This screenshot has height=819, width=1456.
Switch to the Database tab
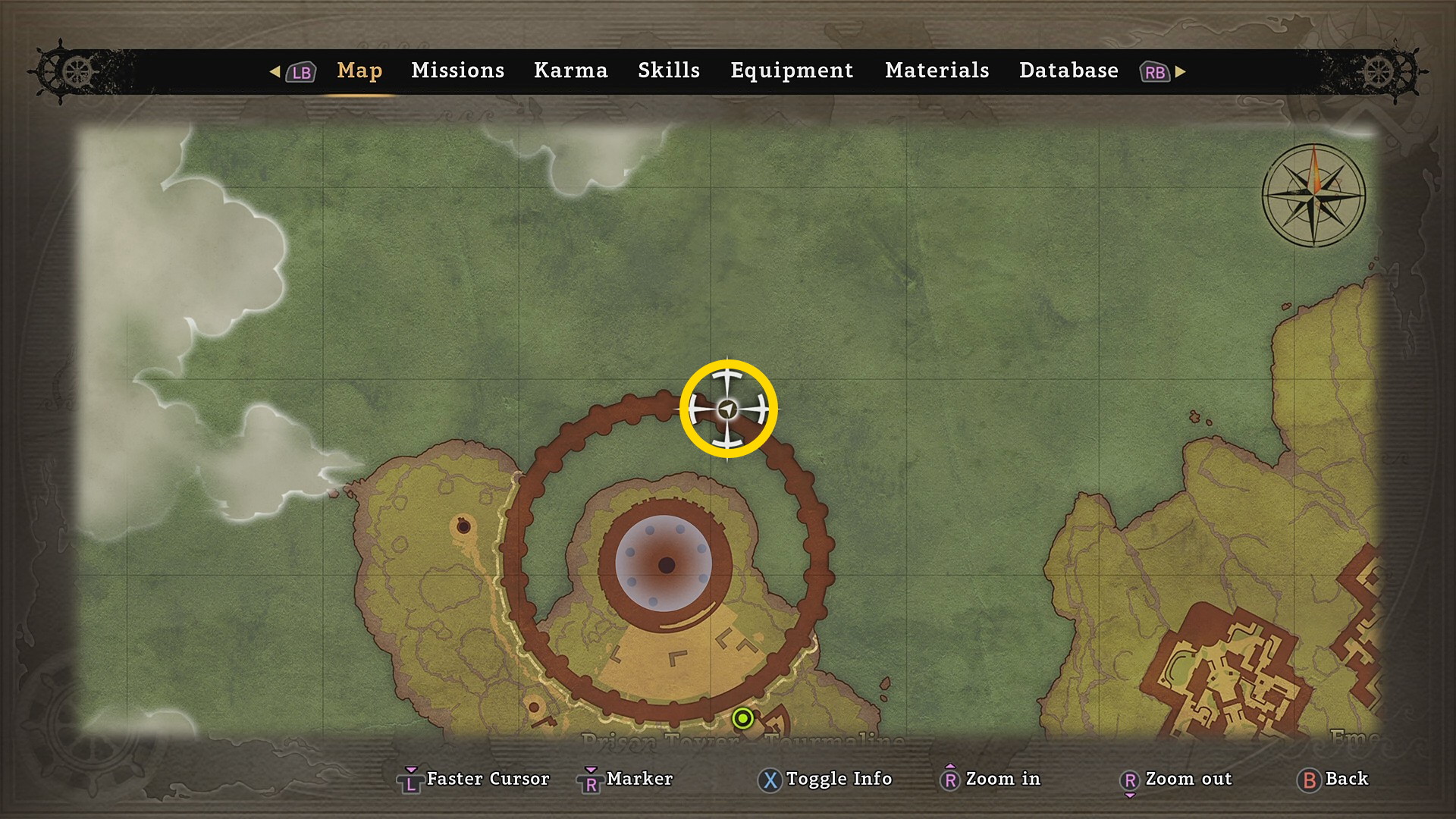1068,71
